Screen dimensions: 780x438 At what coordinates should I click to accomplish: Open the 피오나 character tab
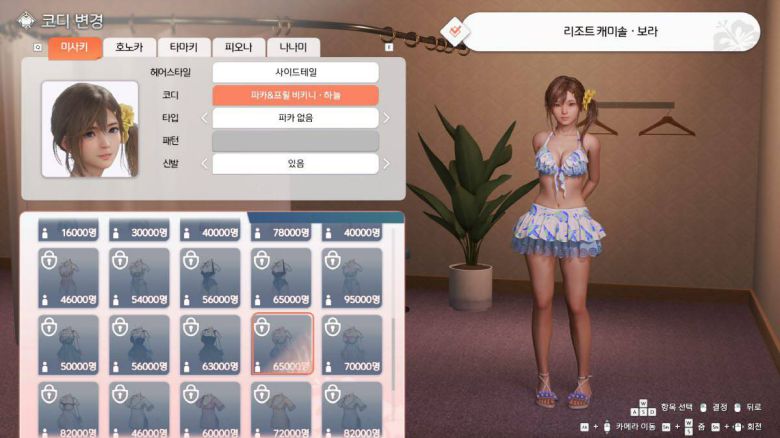point(239,47)
